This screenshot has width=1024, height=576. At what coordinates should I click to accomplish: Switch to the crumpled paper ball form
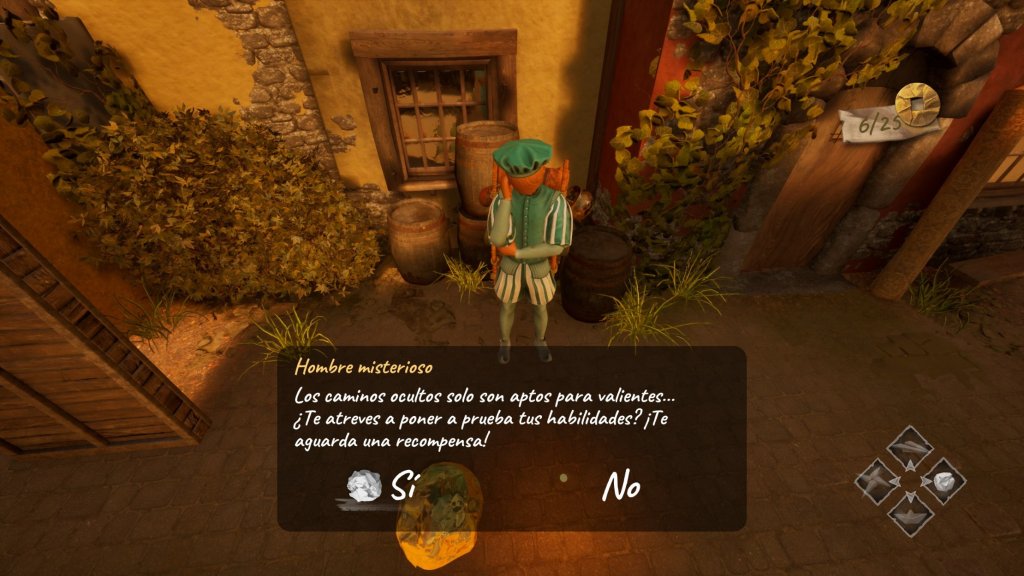click(944, 481)
